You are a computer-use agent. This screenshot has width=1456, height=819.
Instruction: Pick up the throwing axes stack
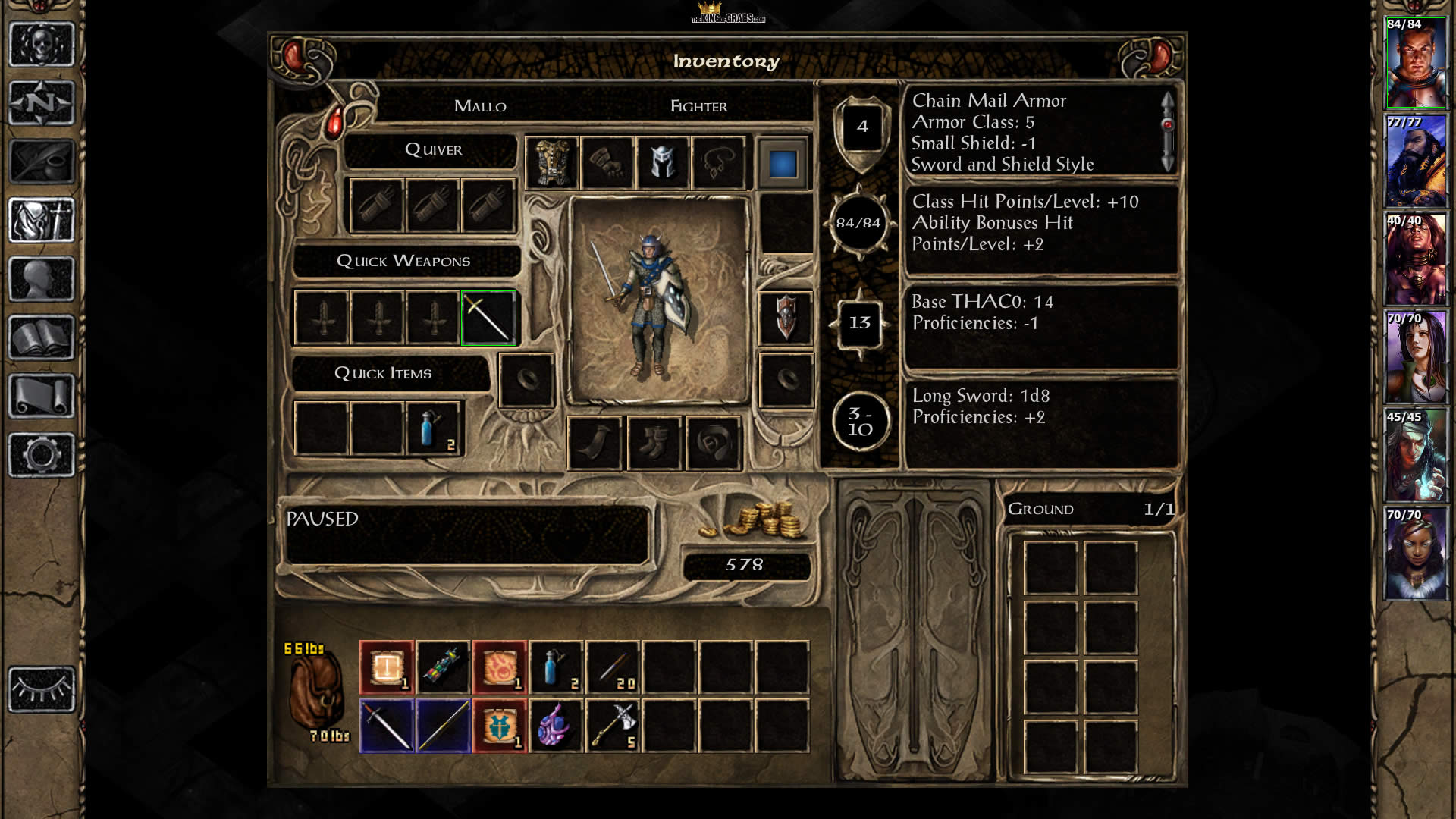pos(613,726)
